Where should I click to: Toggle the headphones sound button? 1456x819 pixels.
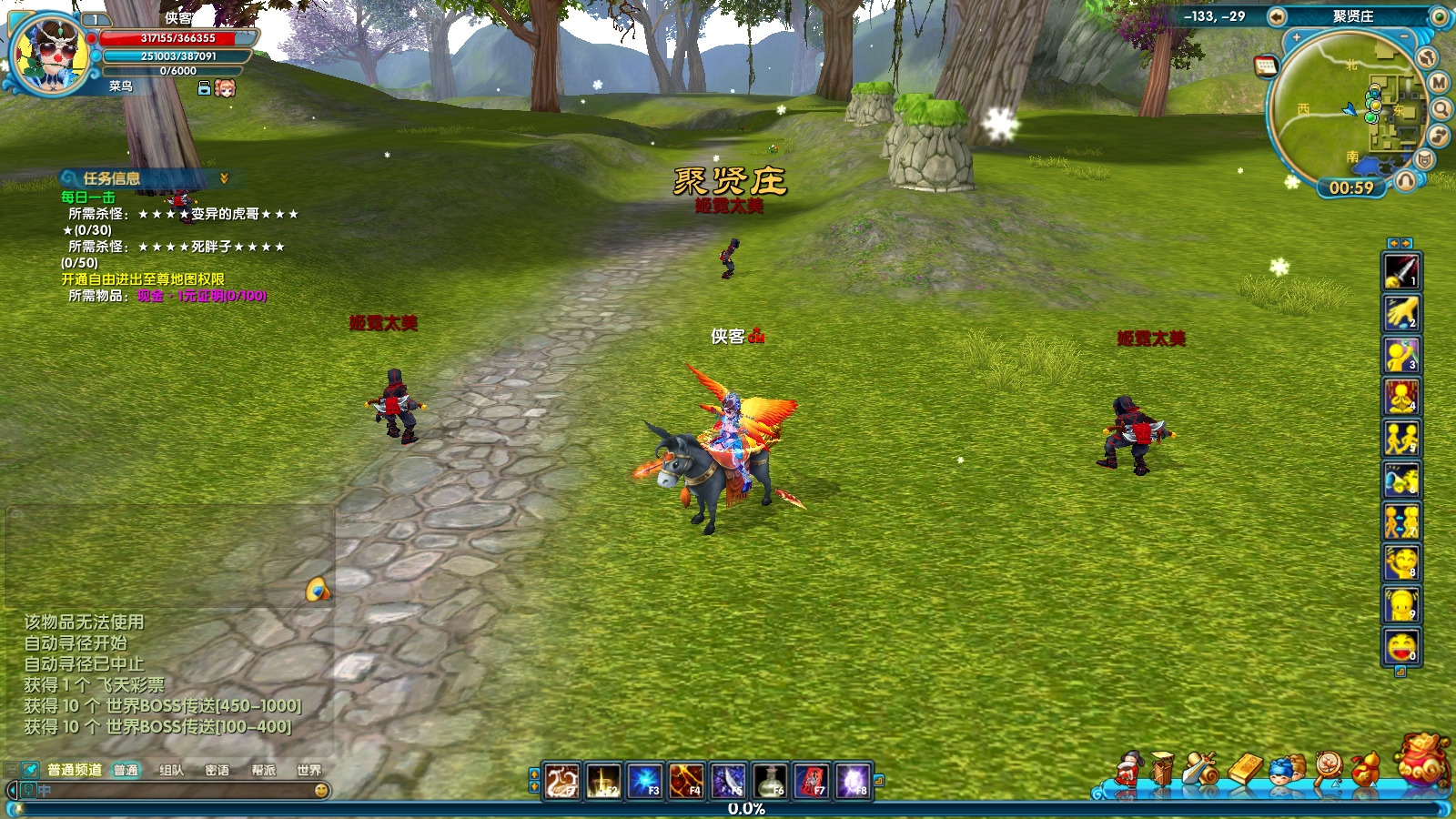1406,180
